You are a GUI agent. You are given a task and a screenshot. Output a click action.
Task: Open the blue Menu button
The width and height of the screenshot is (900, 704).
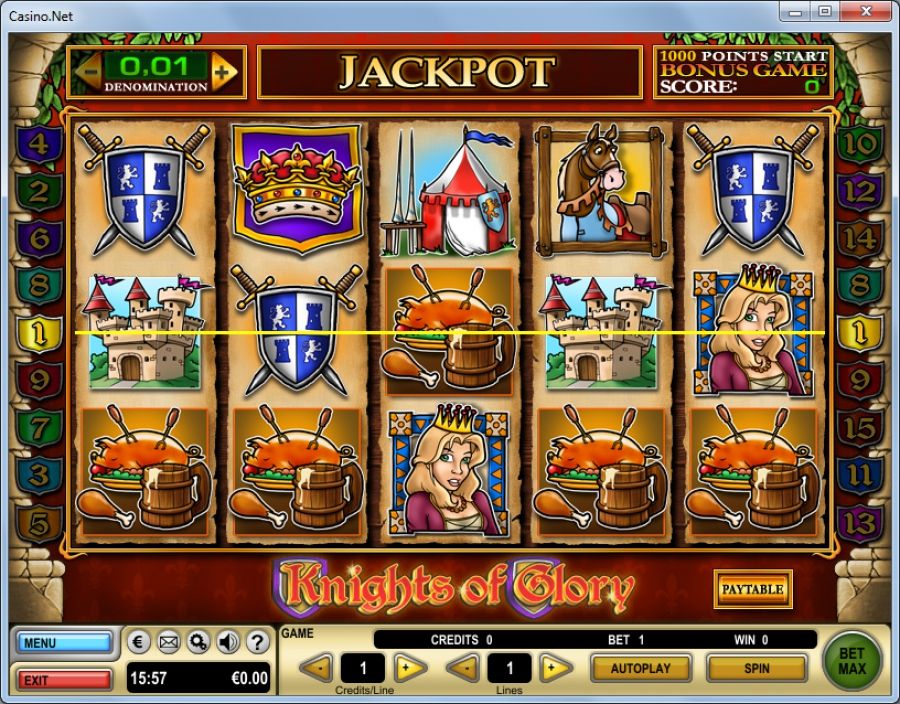[x=64, y=643]
